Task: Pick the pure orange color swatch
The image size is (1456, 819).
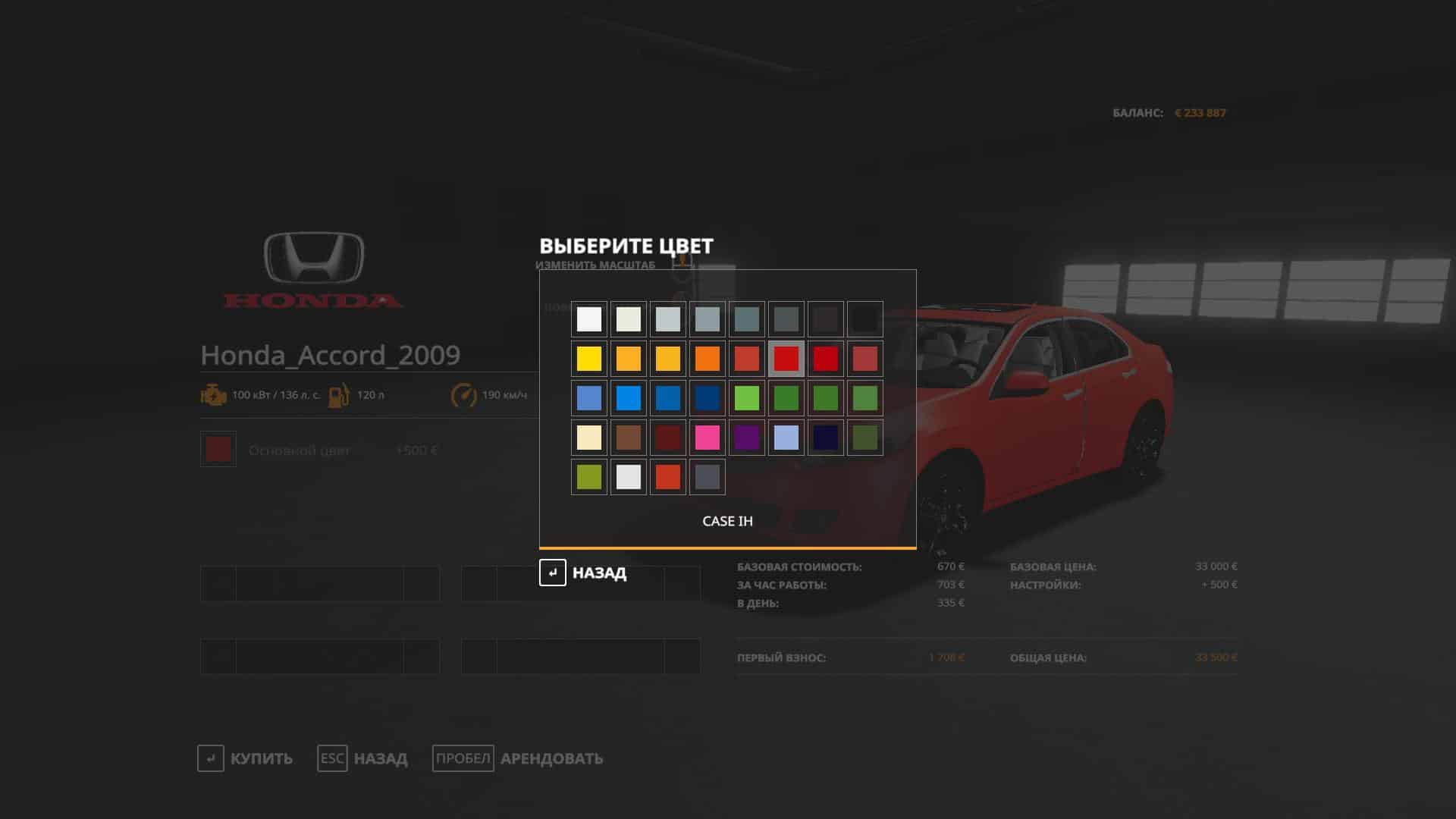Action: (708, 359)
